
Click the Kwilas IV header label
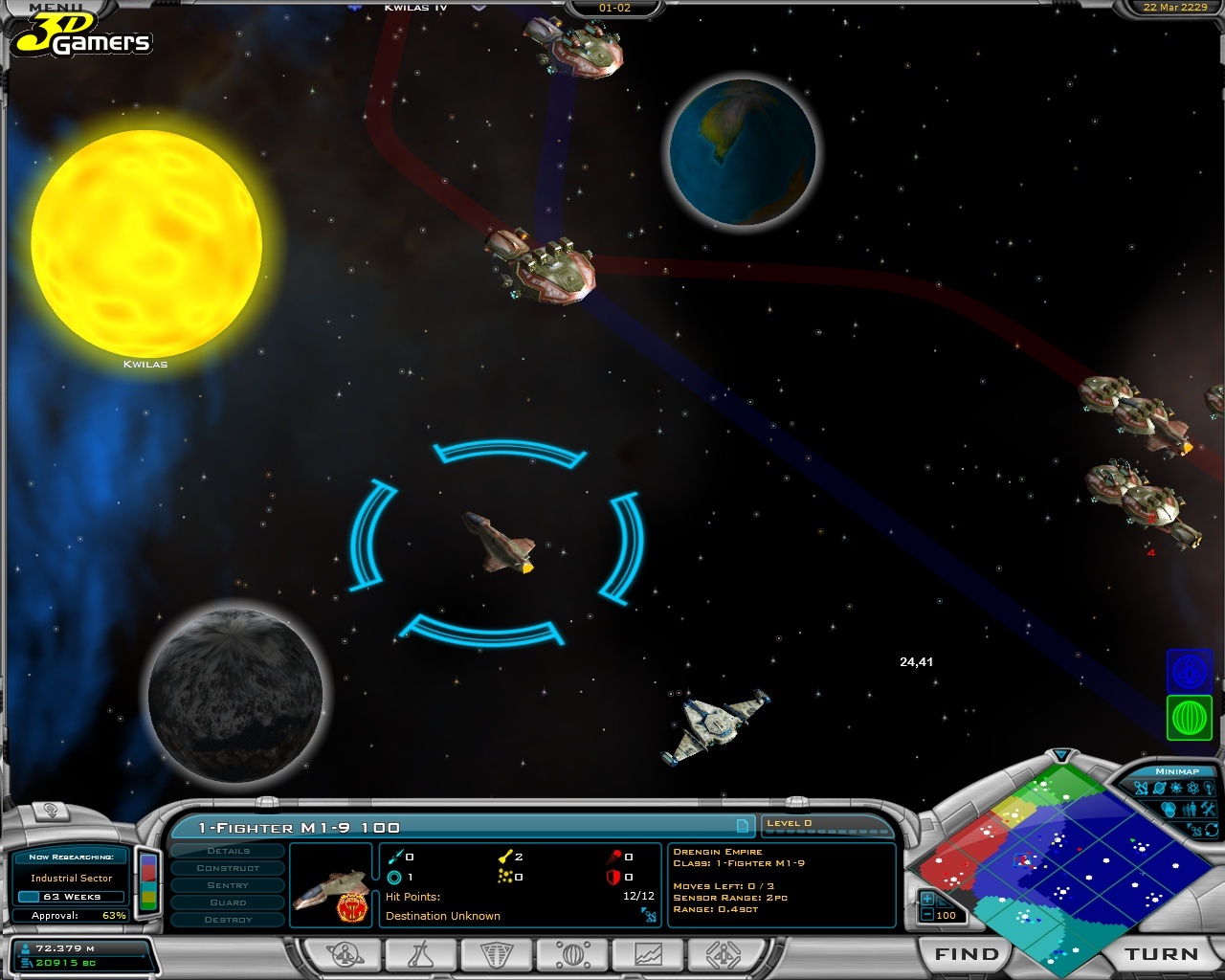pyautogui.click(x=413, y=6)
